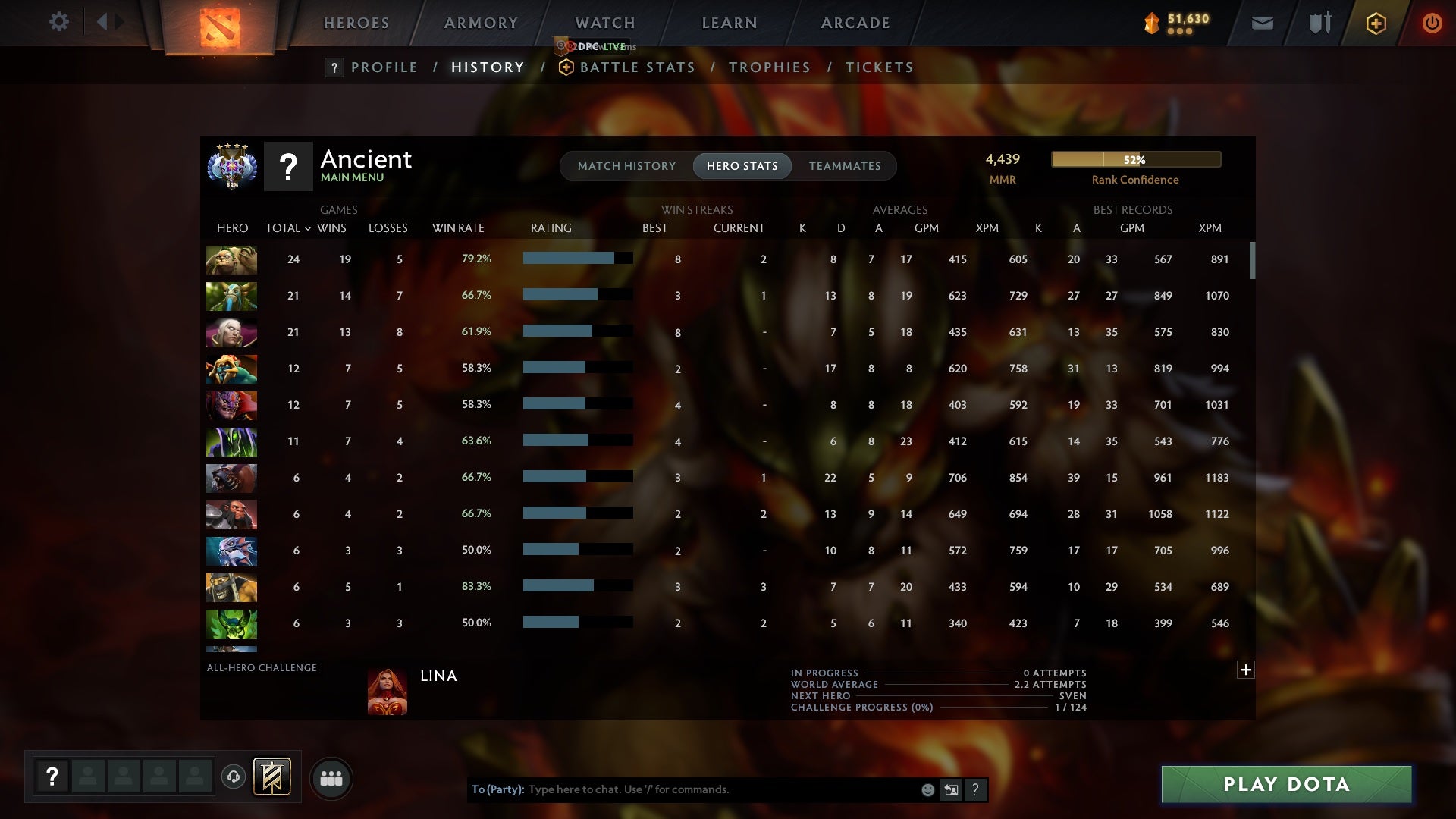Click the settings gear icon

pos(59,22)
